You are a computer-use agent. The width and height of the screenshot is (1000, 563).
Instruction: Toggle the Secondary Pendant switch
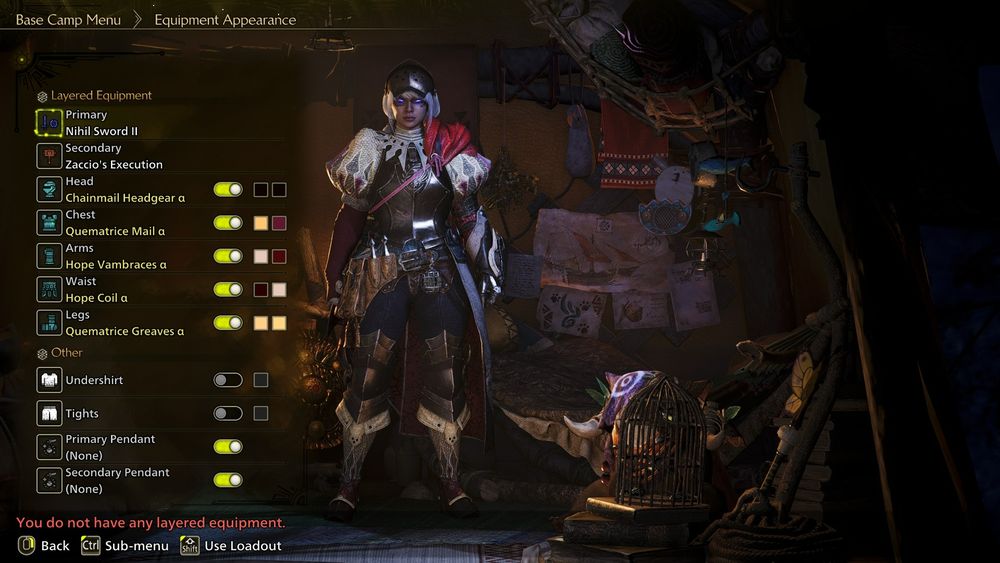[228, 479]
